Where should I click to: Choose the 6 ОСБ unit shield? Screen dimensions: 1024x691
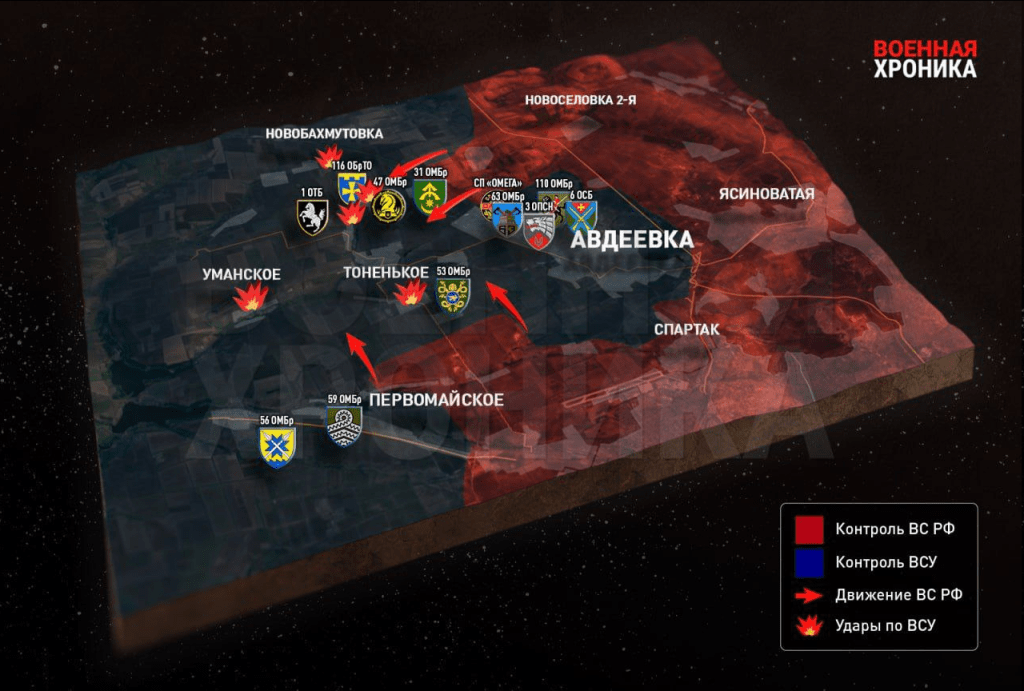[582, 212]
